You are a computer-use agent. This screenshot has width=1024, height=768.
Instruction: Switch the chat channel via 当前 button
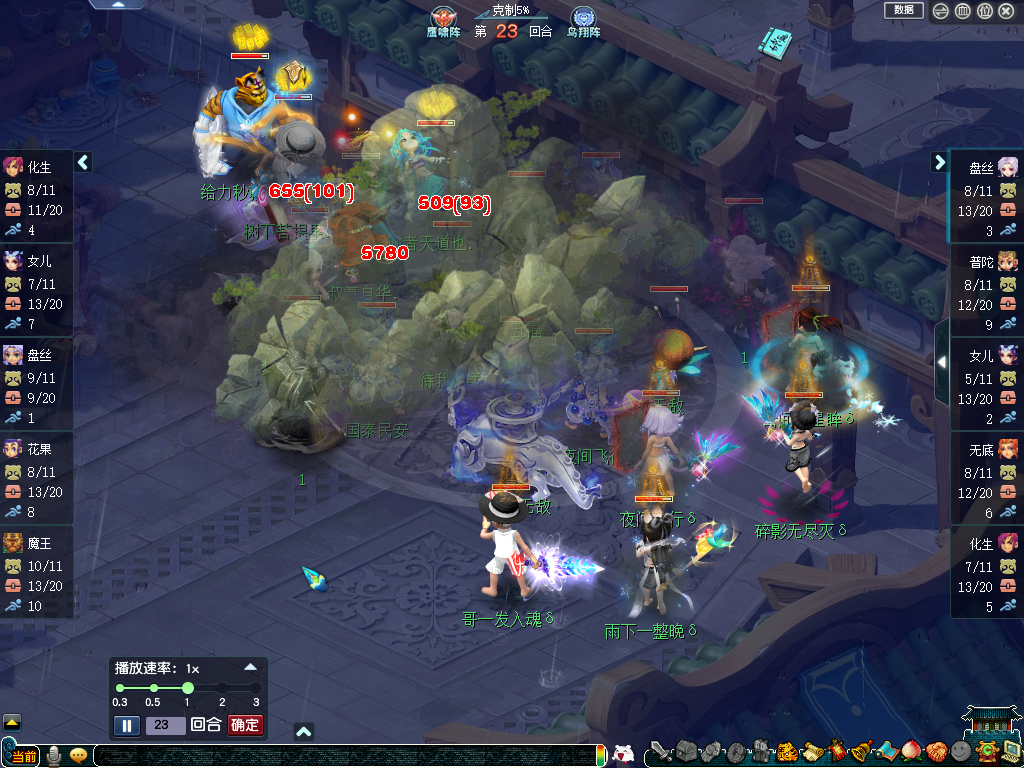click(24, 756)
